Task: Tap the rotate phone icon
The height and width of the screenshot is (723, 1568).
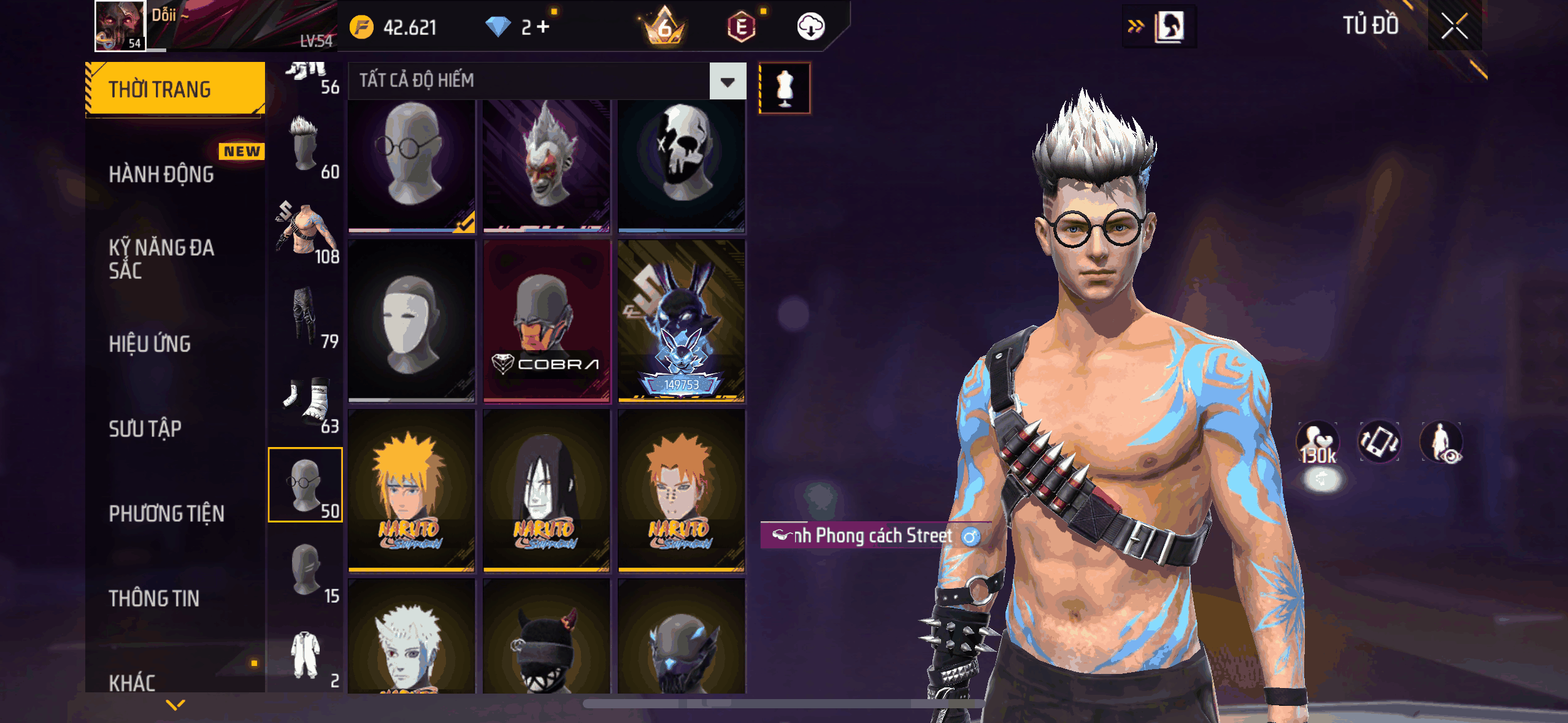Action: coord(1379,442)
